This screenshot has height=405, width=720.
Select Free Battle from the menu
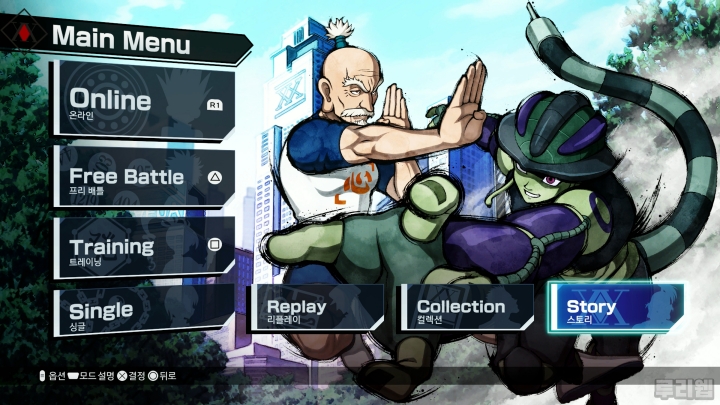point(143,180)
